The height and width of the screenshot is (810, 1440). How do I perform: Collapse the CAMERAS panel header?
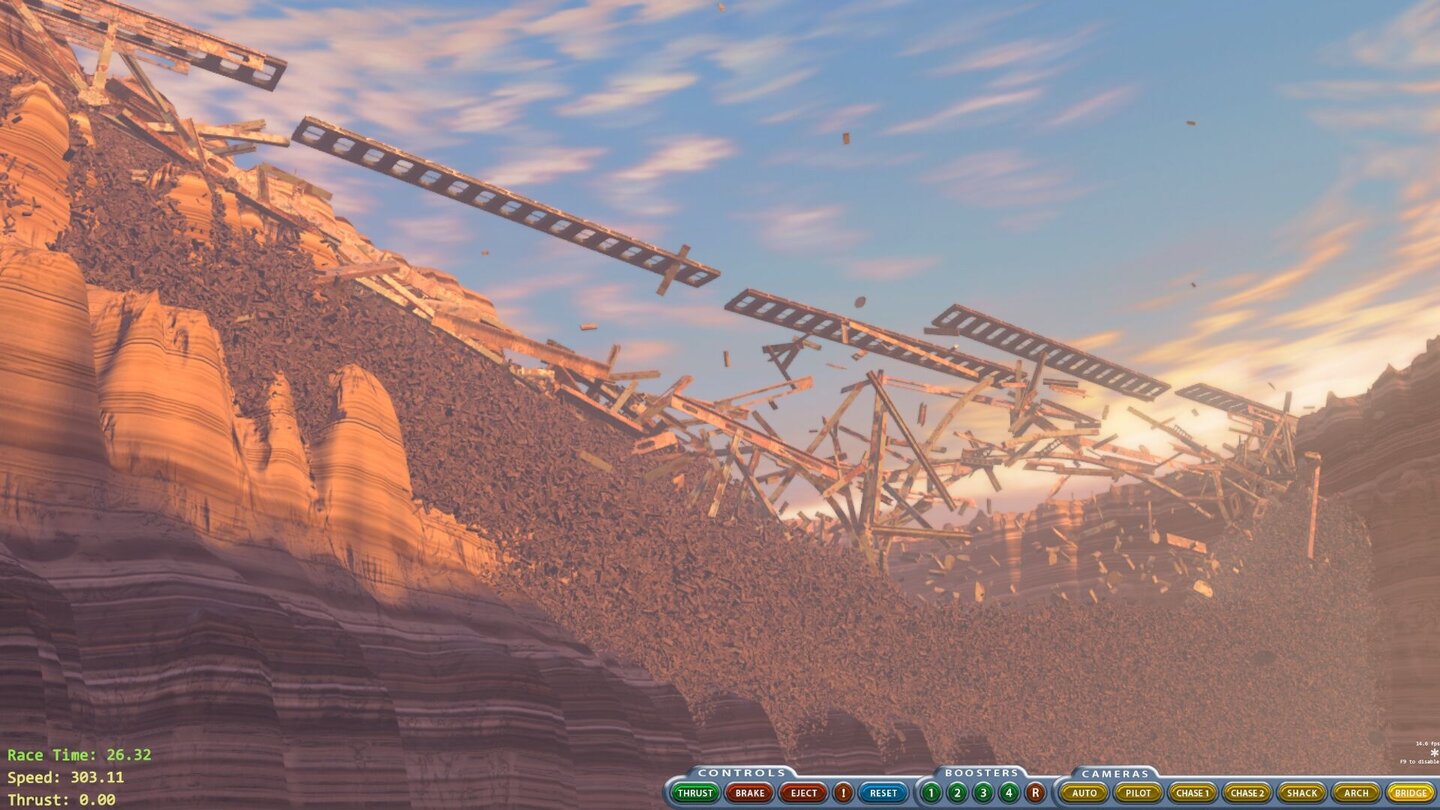coord(1113,771)
